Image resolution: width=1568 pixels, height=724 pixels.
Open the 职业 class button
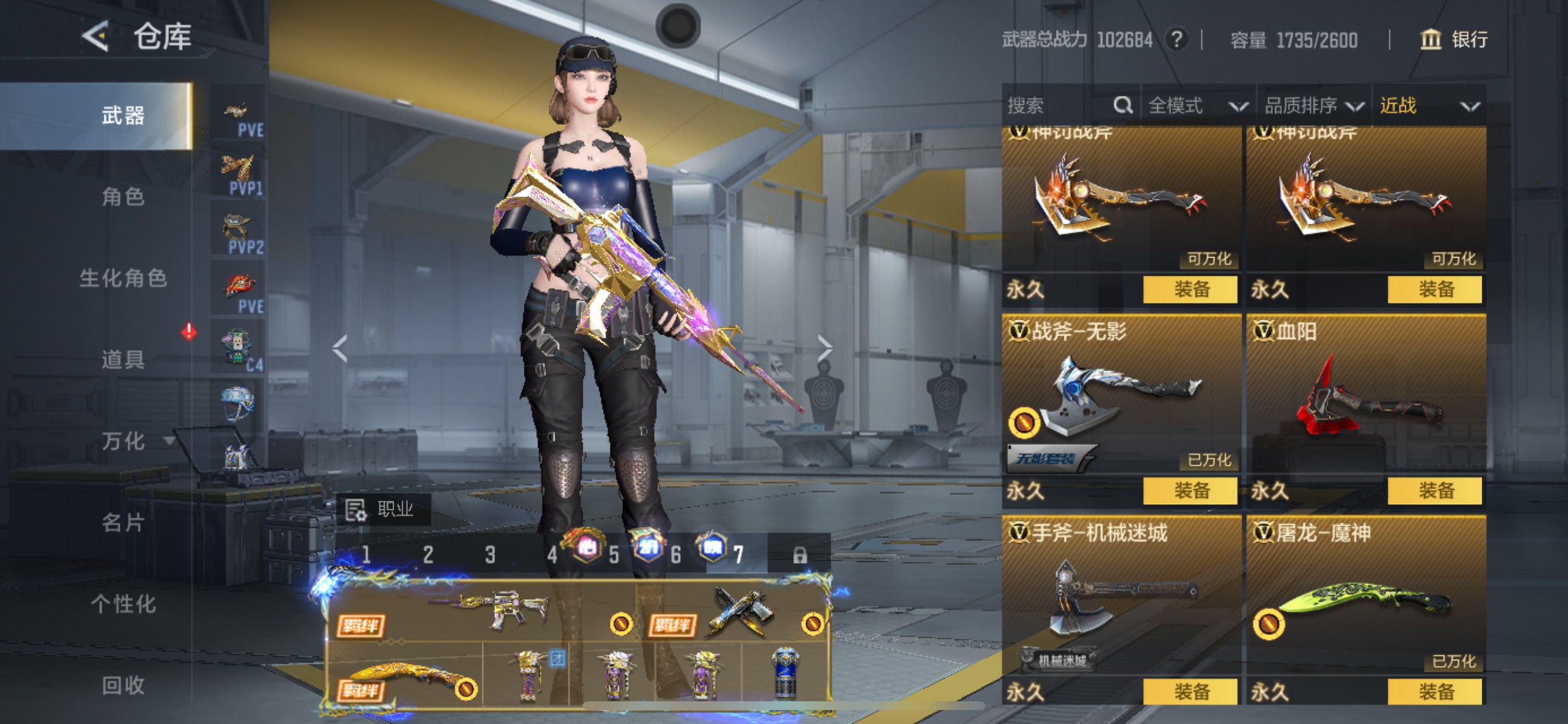point(383,509)
